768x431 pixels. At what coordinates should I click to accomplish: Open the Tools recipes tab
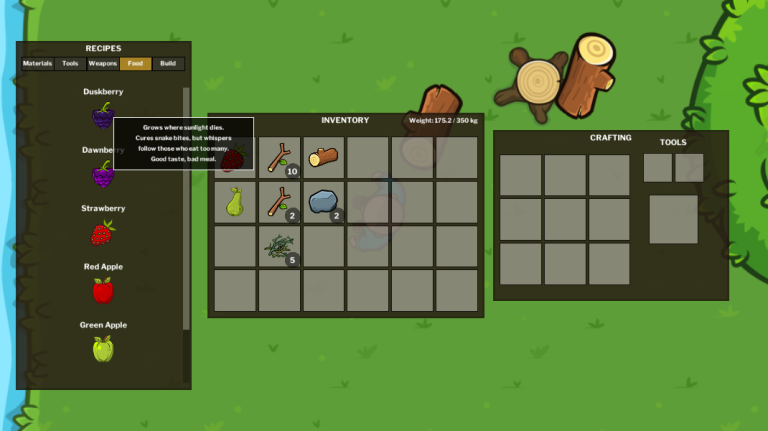pyautogui.click(x=70, y=64)
